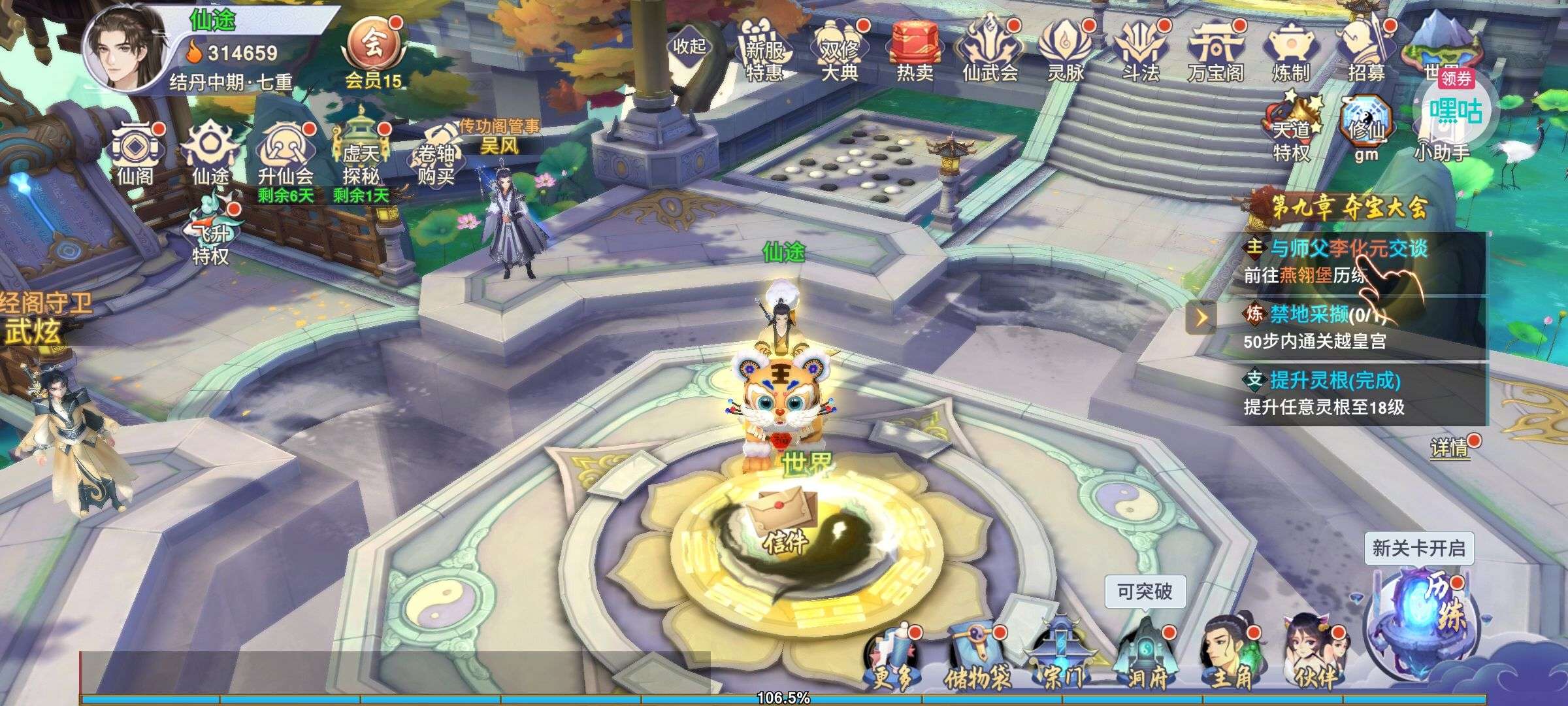Open 虚天探秘 exploration event
This screenshot has width=1568, height=706.
(361, 156)
